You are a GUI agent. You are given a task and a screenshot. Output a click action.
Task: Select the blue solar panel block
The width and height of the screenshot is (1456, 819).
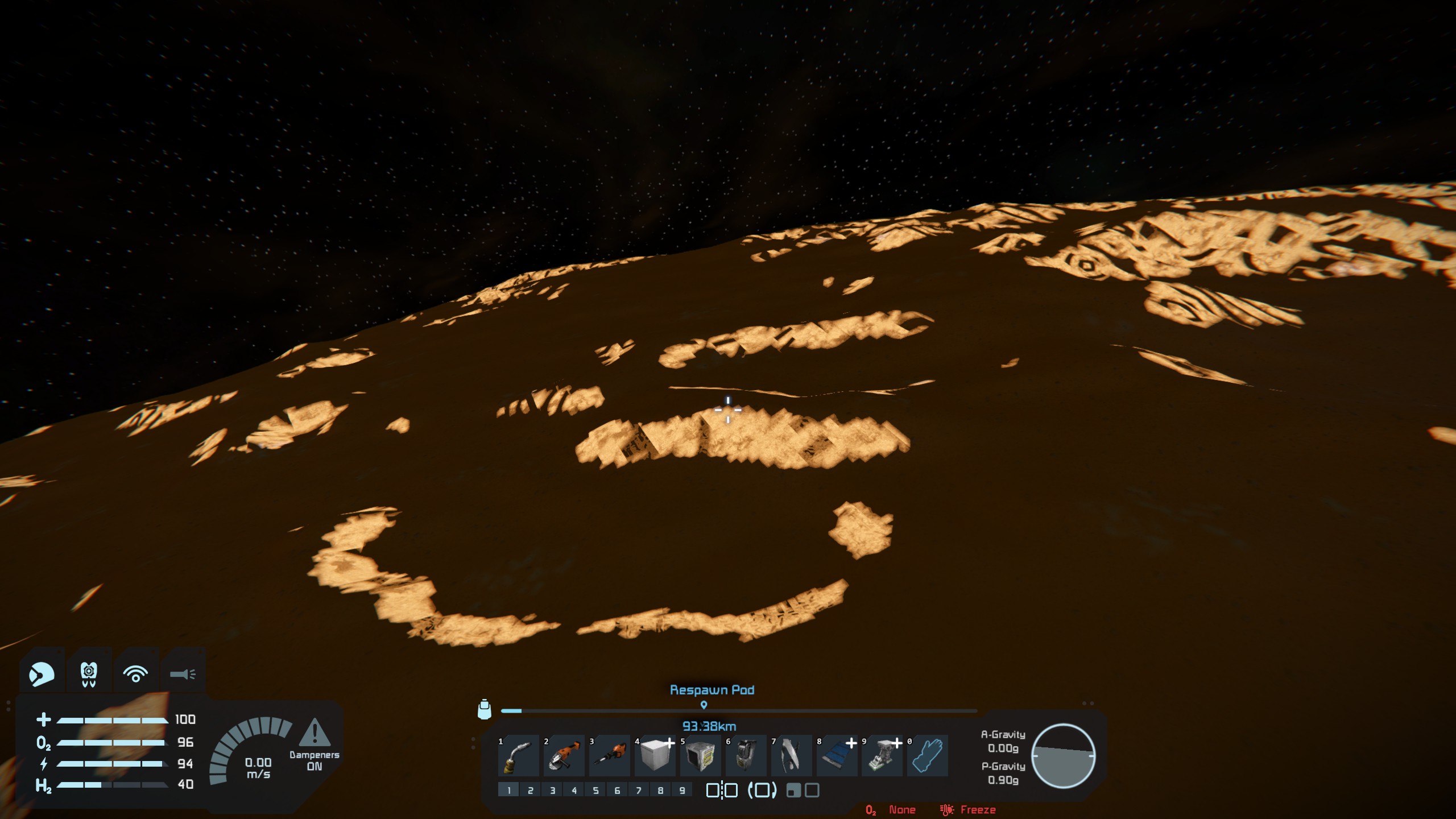point(837,756)
